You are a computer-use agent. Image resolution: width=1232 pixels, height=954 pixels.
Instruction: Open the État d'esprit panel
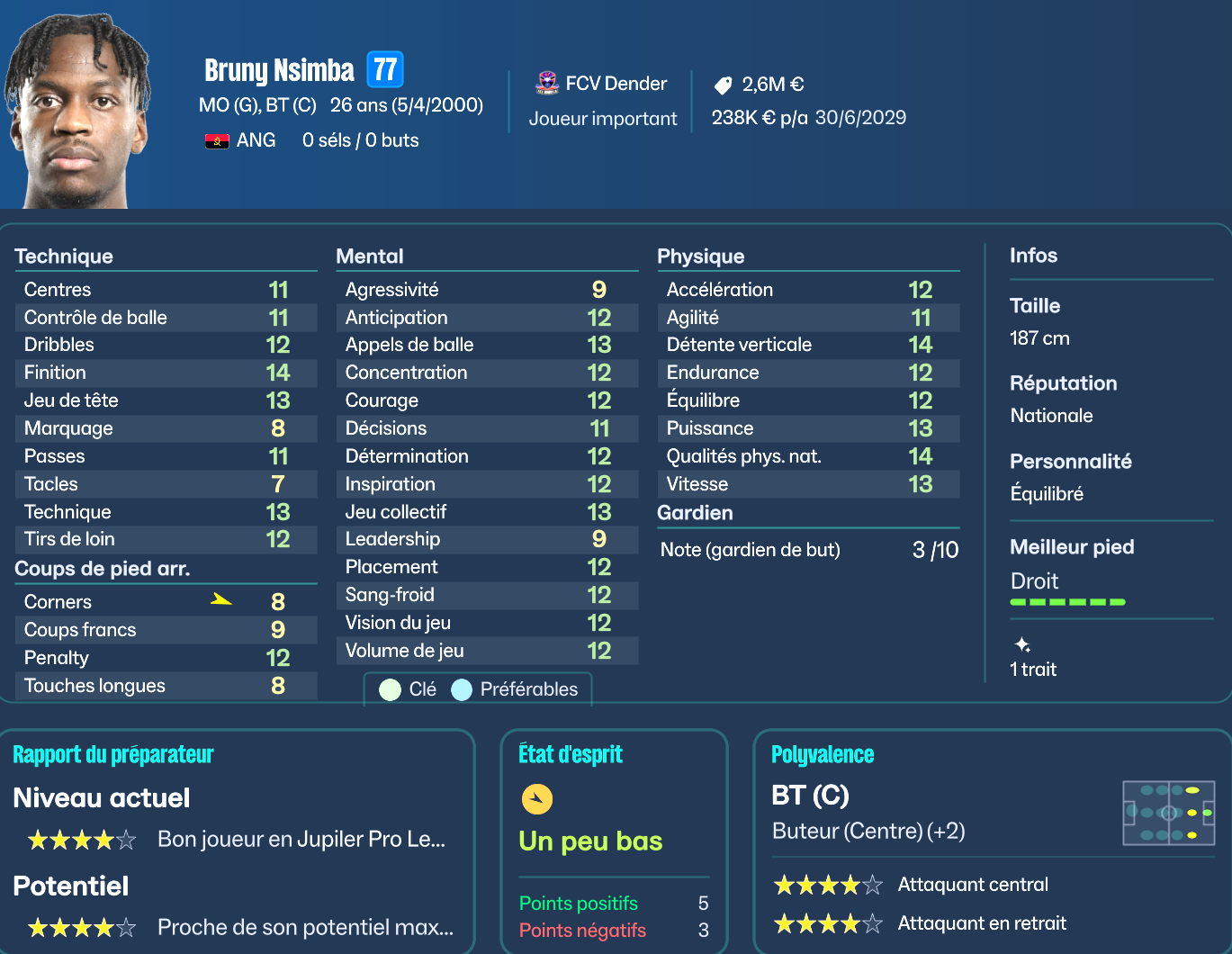click(x=571, y=754)
